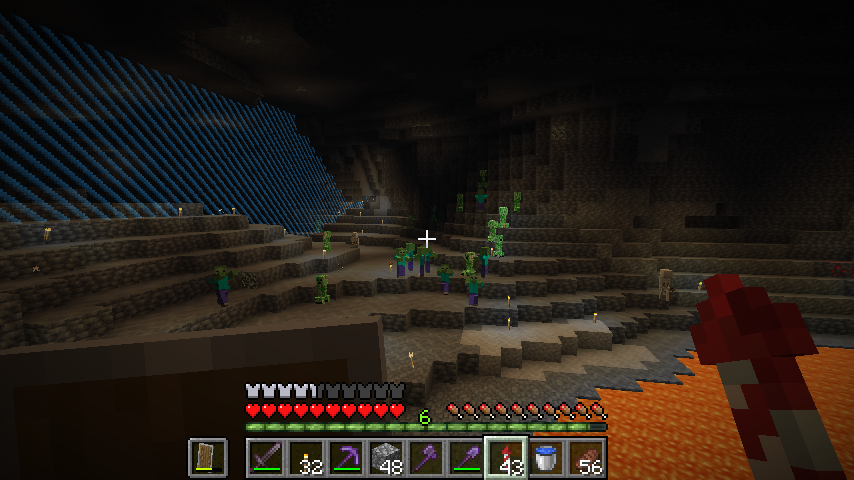Select the water bucket slot
Screen dimensions: 854x480
(546, 458)
